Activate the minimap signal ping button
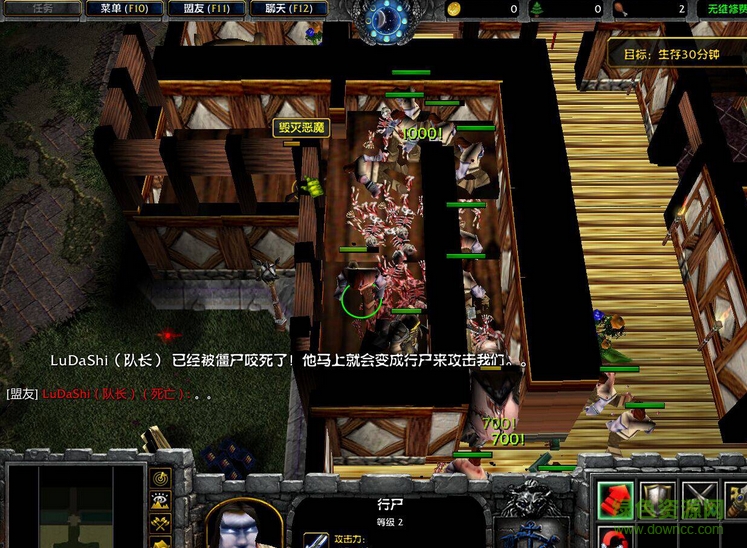 tap(160, 476)
